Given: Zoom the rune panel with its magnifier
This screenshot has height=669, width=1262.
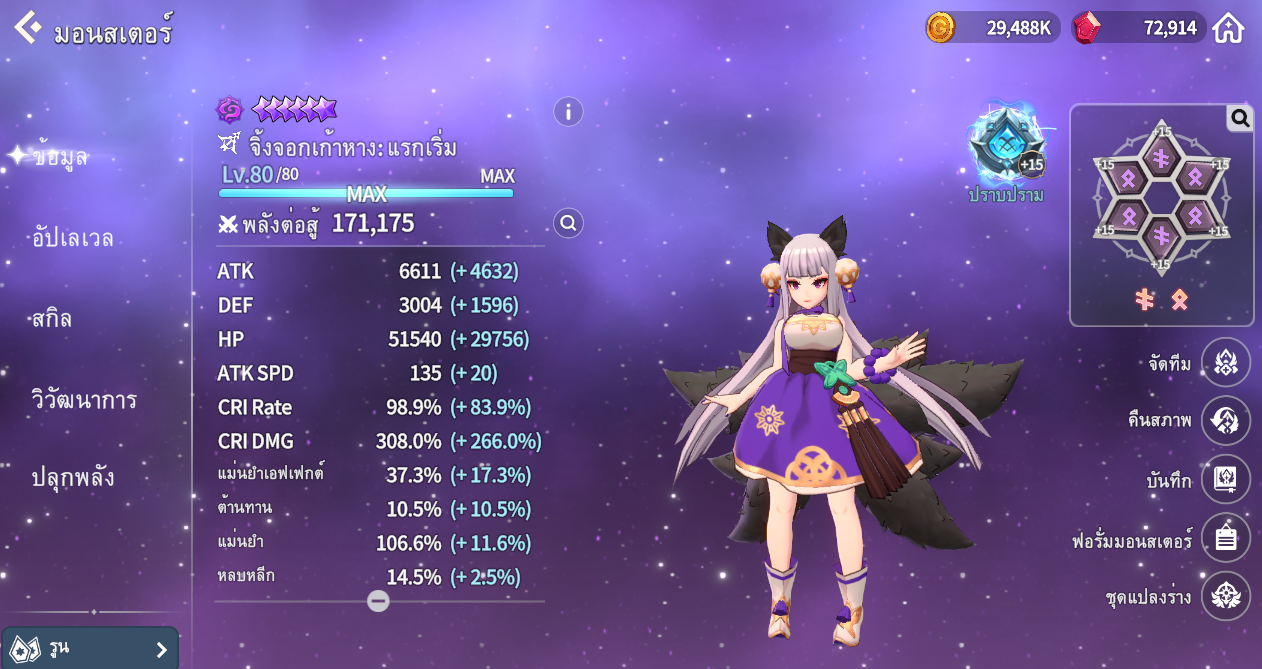Looking at the screenshot, I should click(1240, 119).
